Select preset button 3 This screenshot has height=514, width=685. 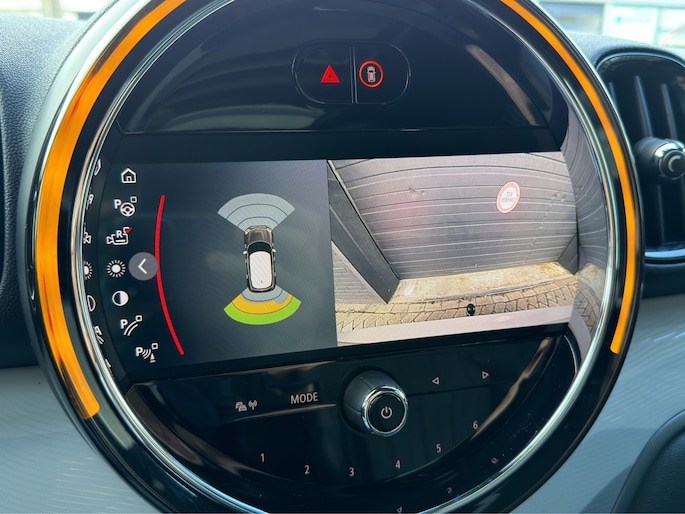tap(351, 472)
